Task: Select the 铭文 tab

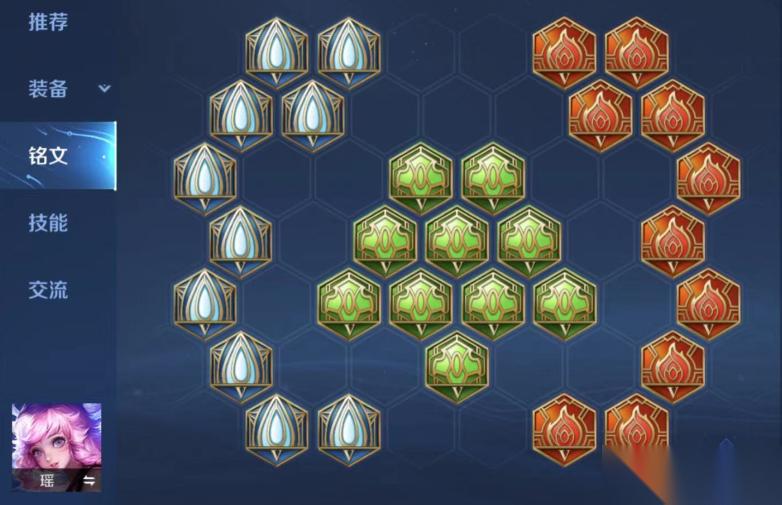Action: [x=48, y=156]
